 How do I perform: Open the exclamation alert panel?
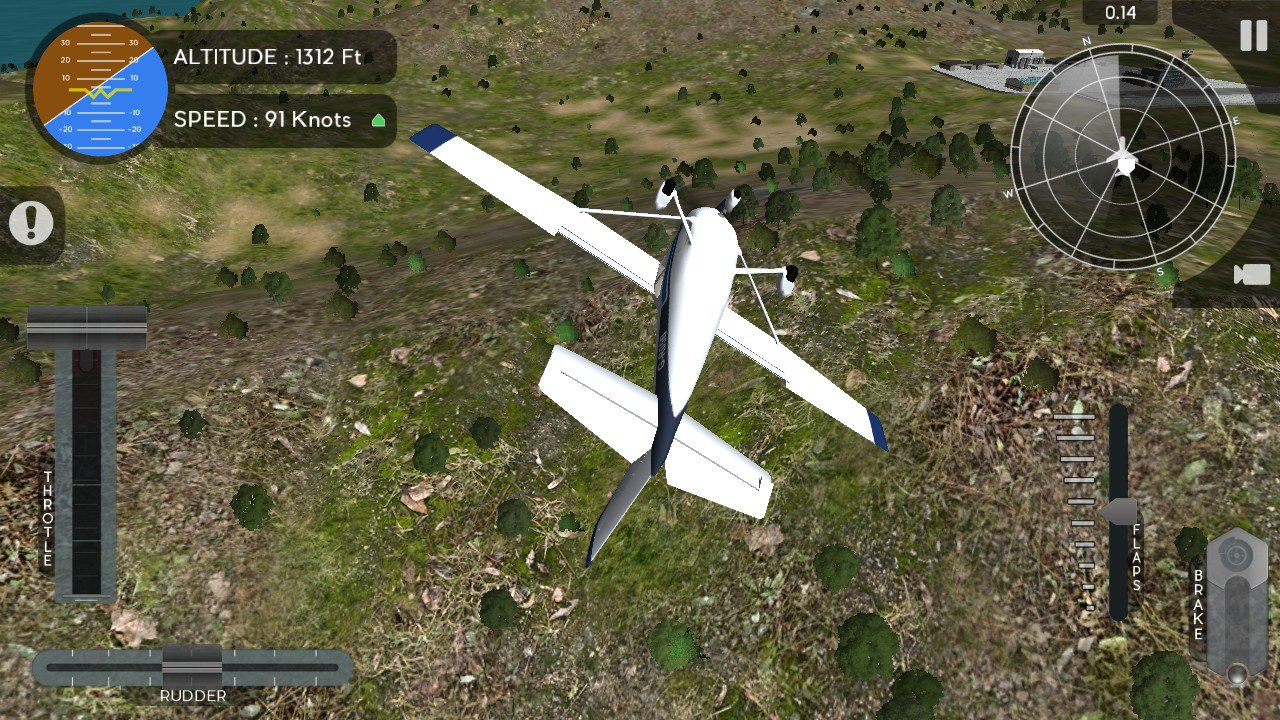(x=31, y=223)
